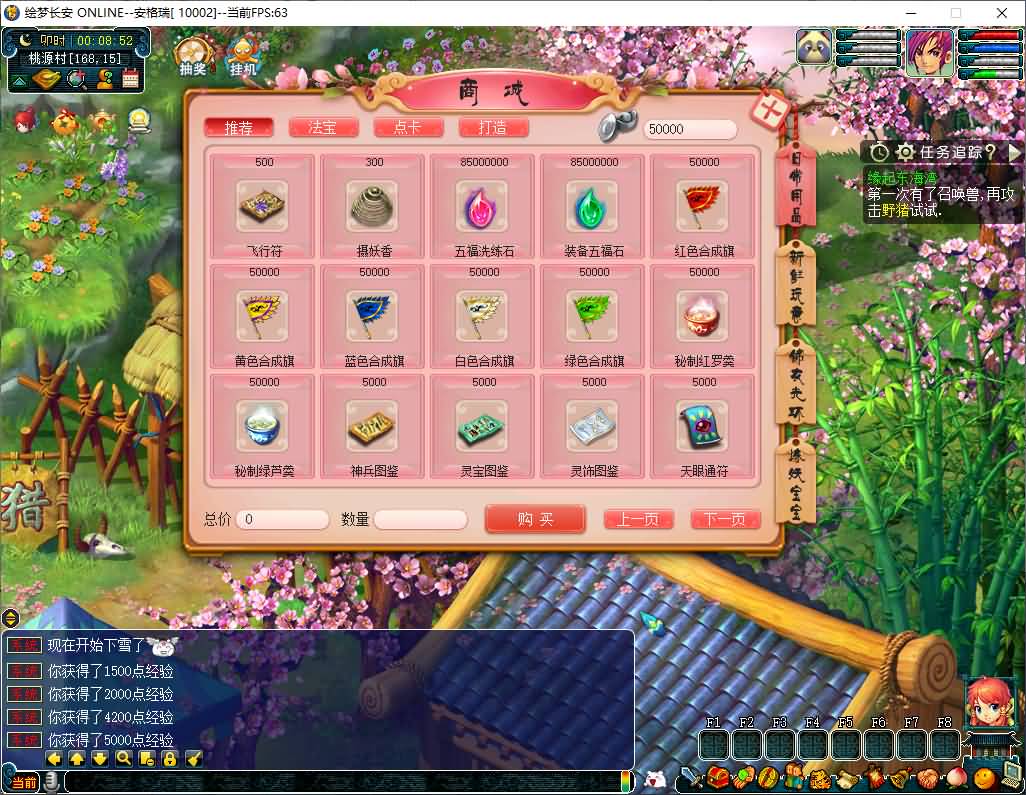This screenshot has height=795, width=1026.
Task: Go to the next page with 下一页
Action: (x=725, y=520)
